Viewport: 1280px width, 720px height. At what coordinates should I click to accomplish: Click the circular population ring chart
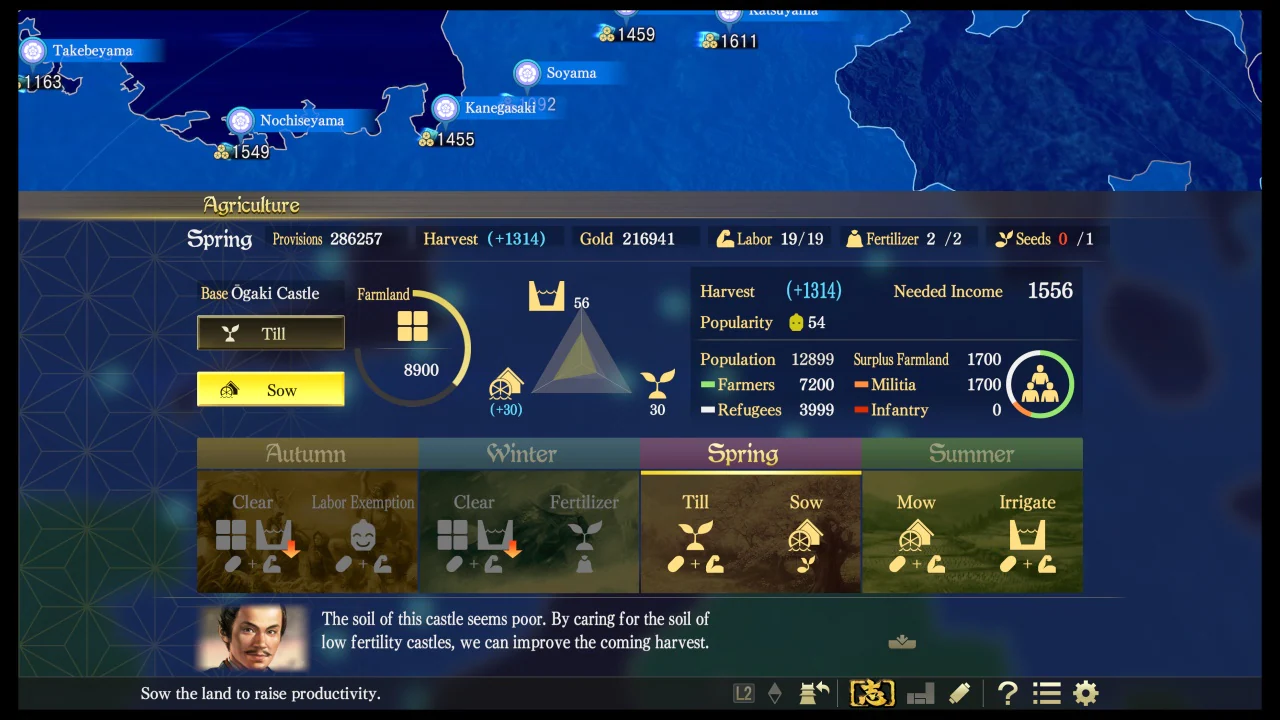pyautogui.click(x=1039, y=384)
